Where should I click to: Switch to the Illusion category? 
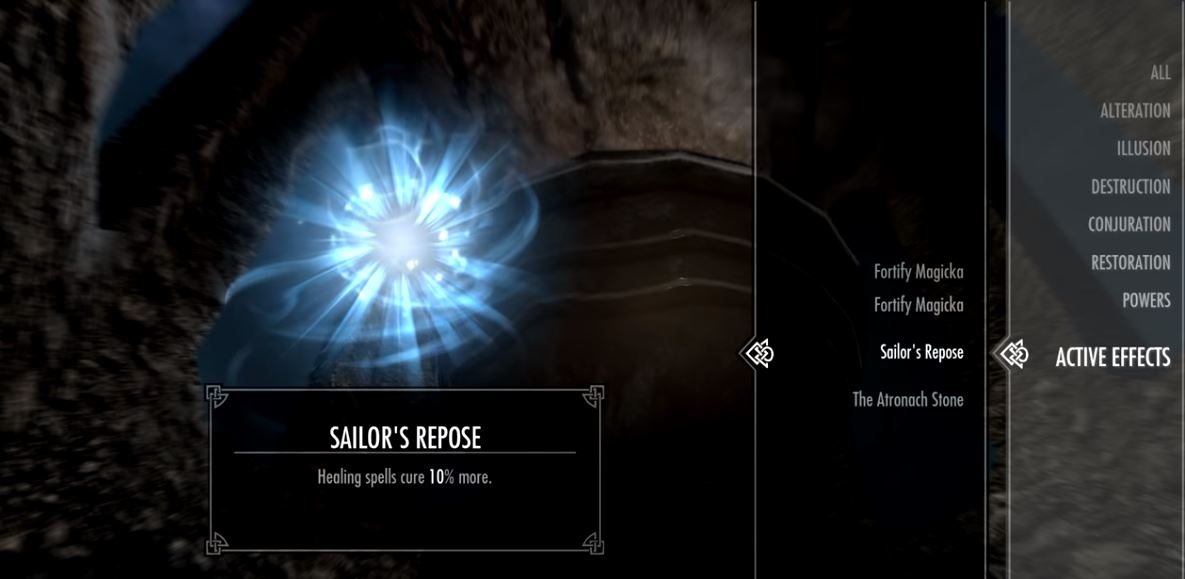click(1143, 149)
